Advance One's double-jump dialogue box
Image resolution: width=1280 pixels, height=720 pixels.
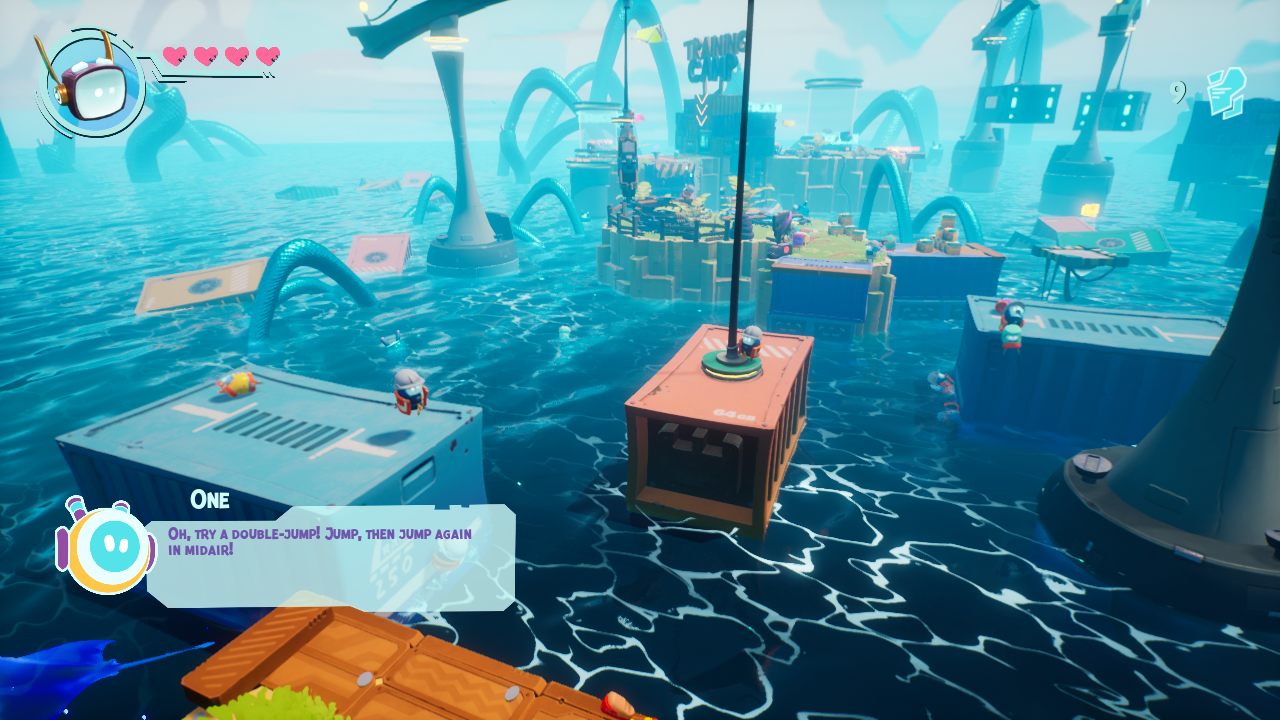click(331, 557)
